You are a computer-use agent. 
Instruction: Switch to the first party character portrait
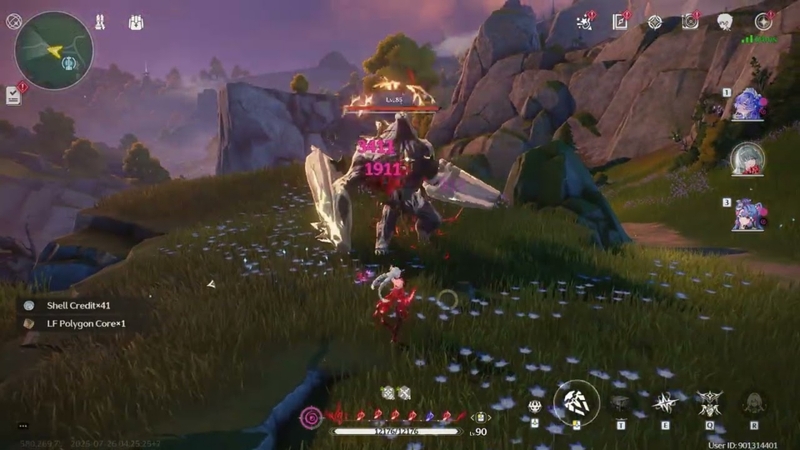(x=747, y=103)
